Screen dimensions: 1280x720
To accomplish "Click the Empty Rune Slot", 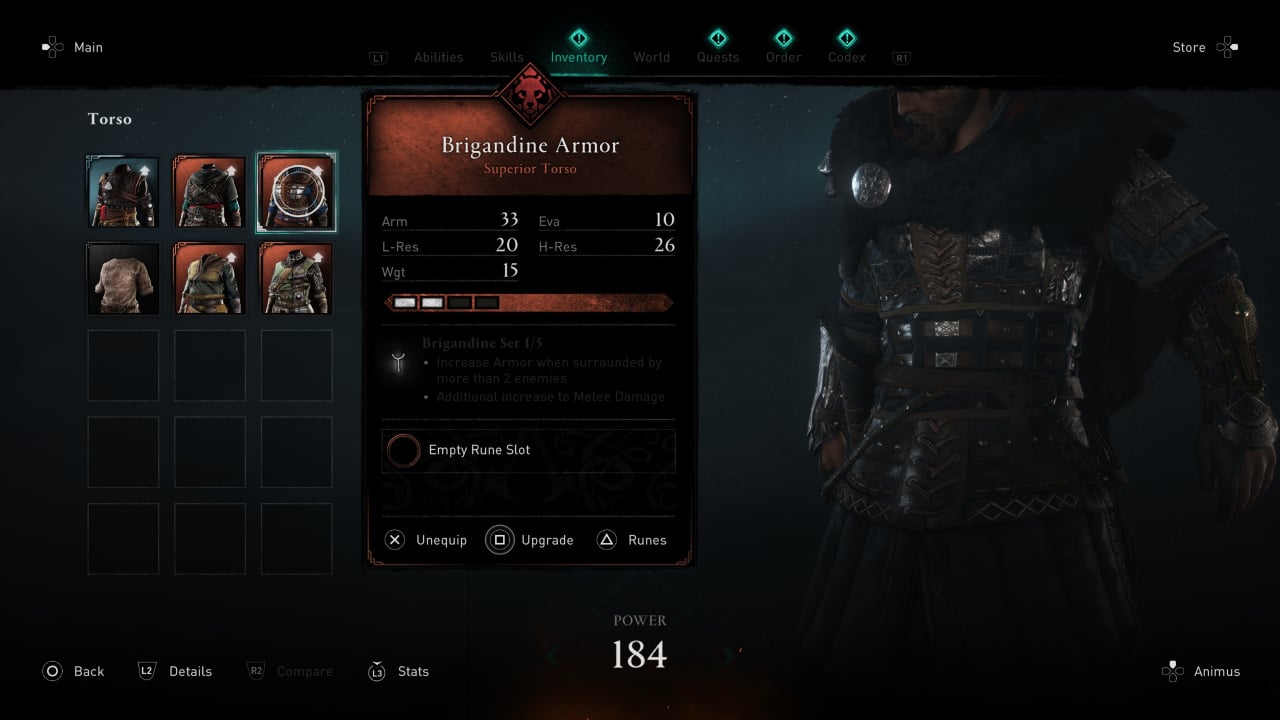I will 528,450.
